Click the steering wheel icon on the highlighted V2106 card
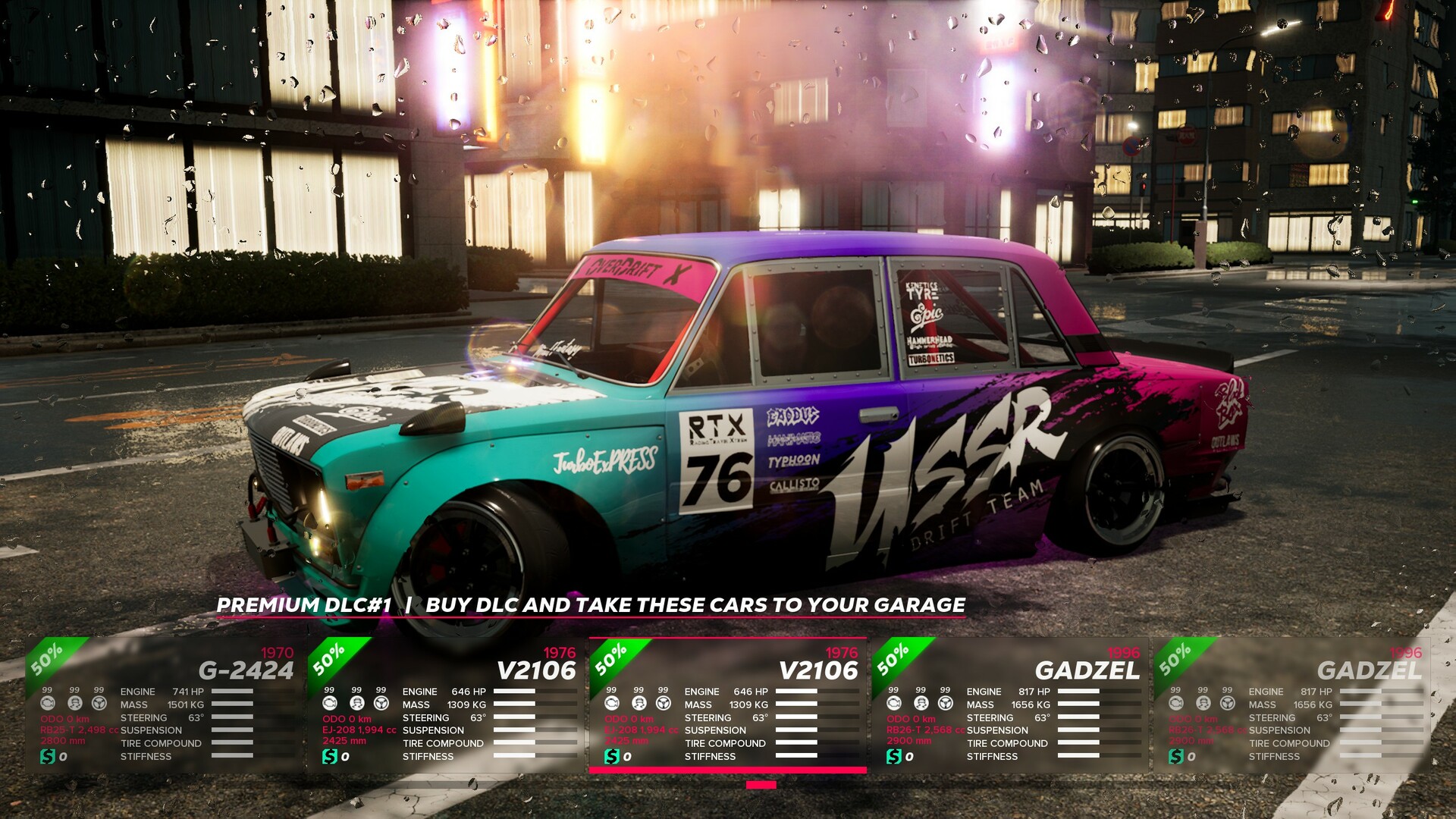The image size is (1456, 819). [x=664, y=704]
